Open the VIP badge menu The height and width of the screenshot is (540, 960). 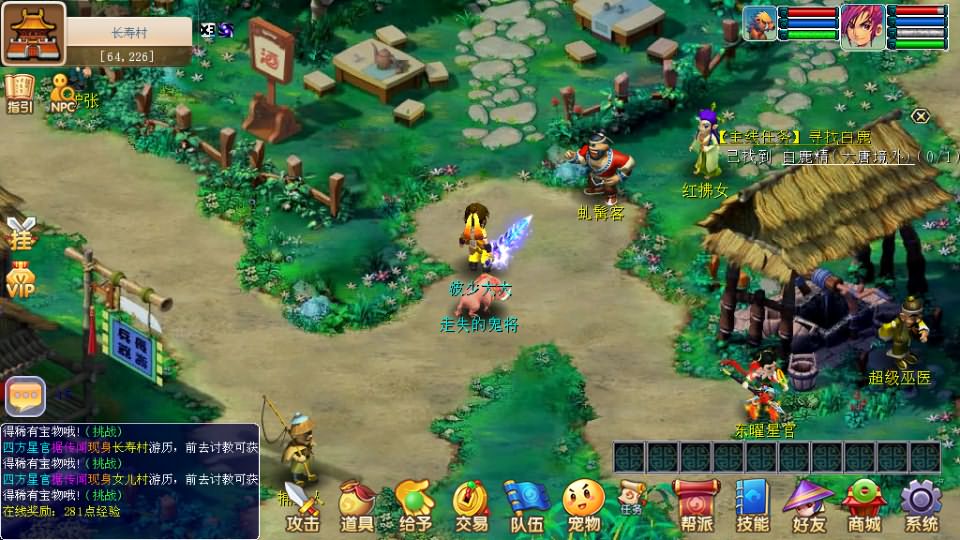pos(21,279)
